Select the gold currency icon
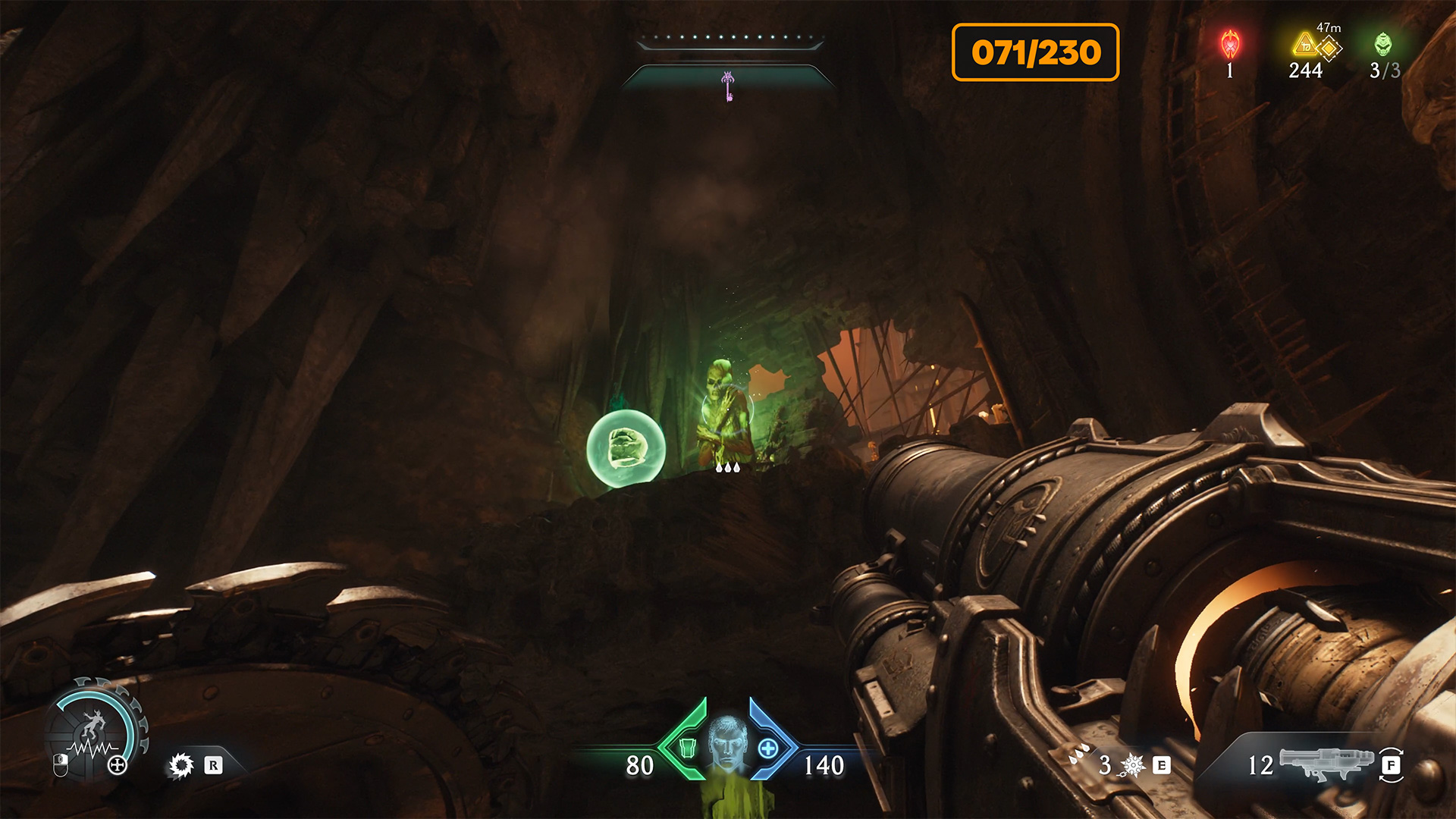Image resolution: width=1456 pixels, height=819 pixels. [x=1306, y=45]
